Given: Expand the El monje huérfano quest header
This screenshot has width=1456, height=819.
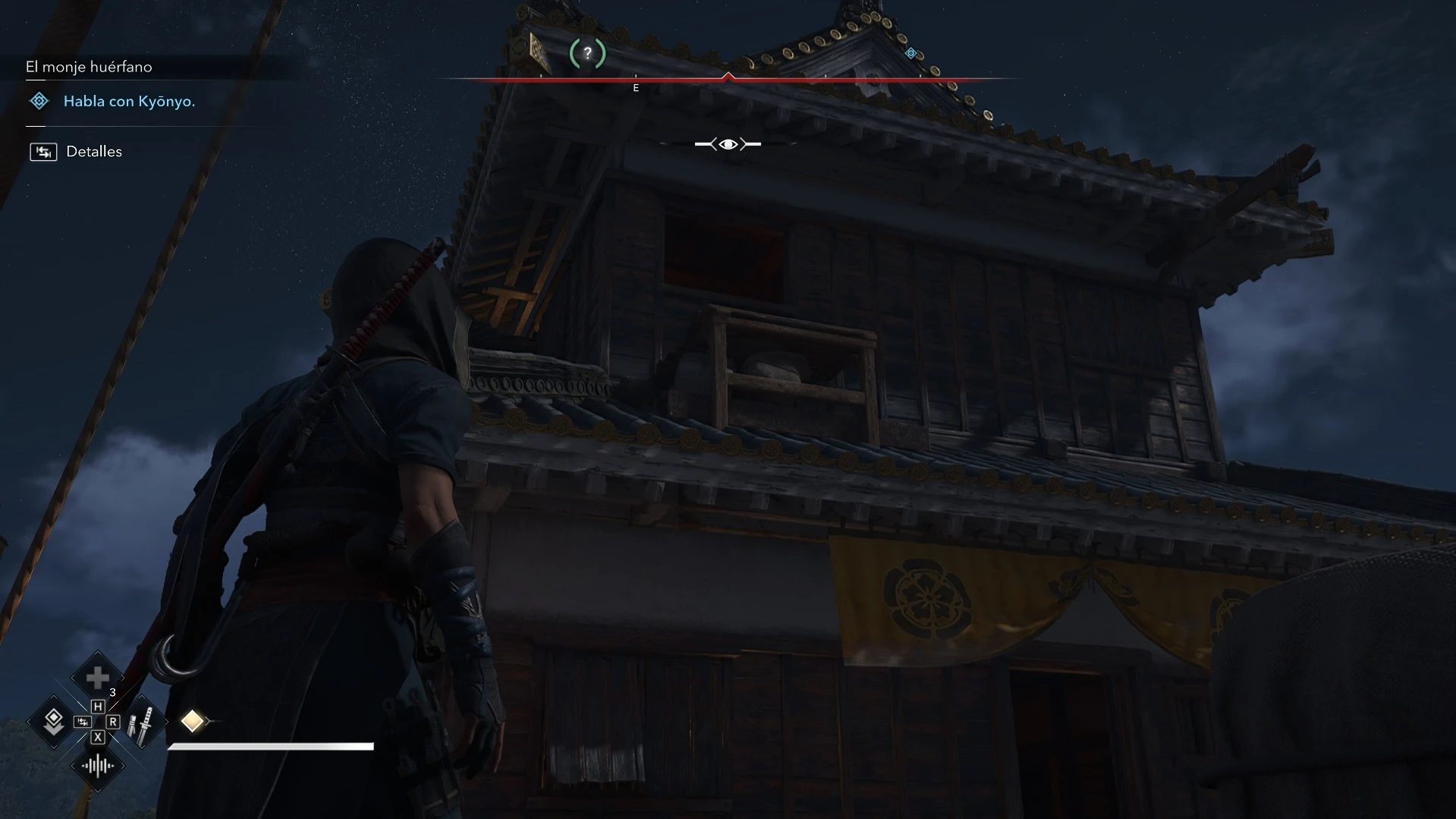Looking at the screenshot, I should pyautogui.click(x=88, y=67).
